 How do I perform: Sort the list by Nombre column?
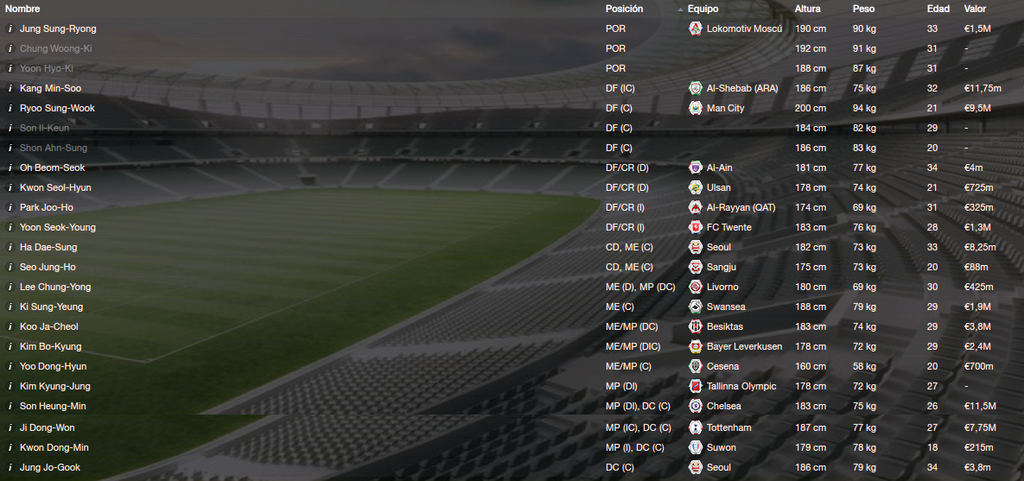coord(22,8)
